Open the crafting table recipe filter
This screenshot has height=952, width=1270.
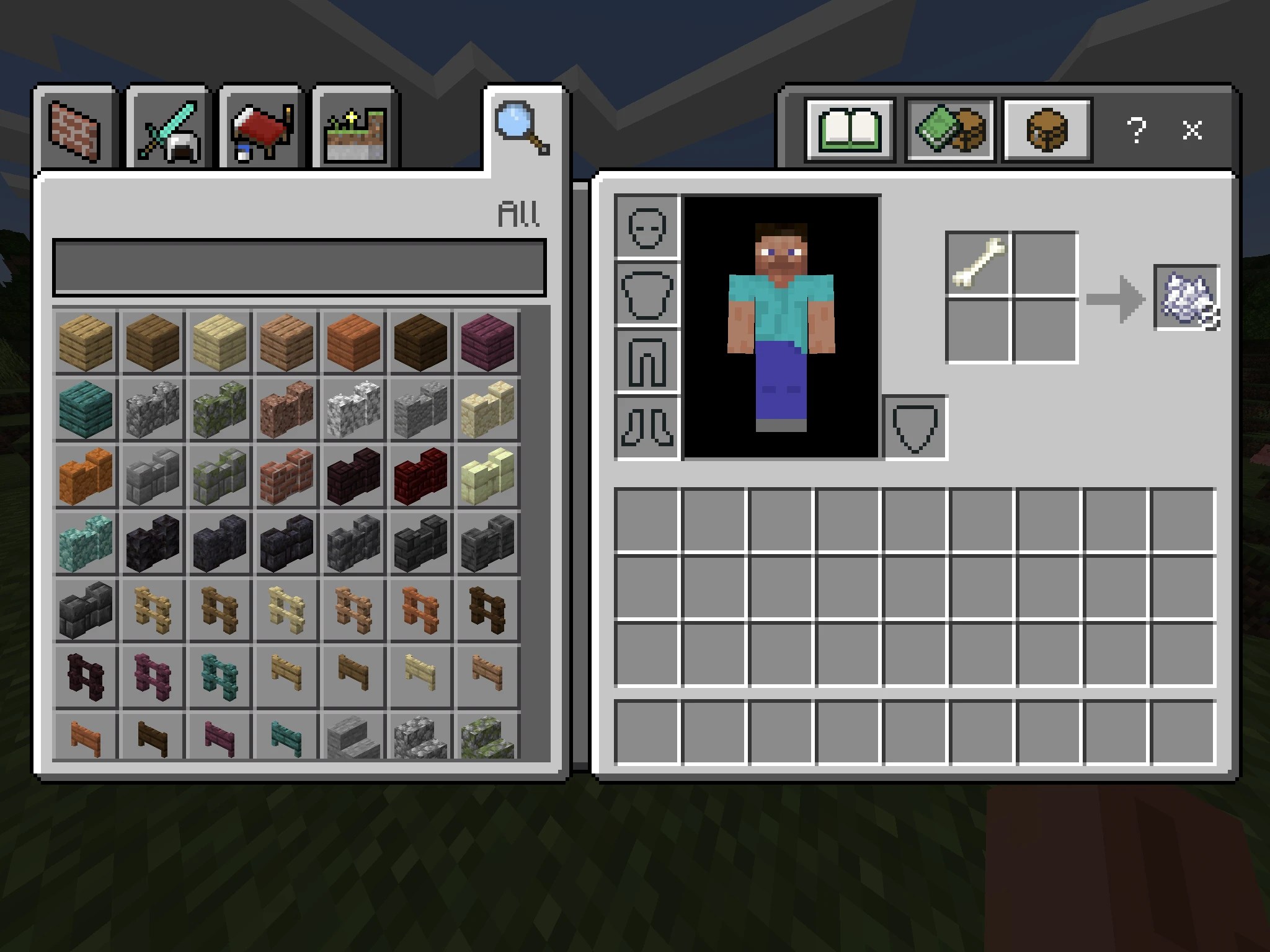(x=1048, y=128)
